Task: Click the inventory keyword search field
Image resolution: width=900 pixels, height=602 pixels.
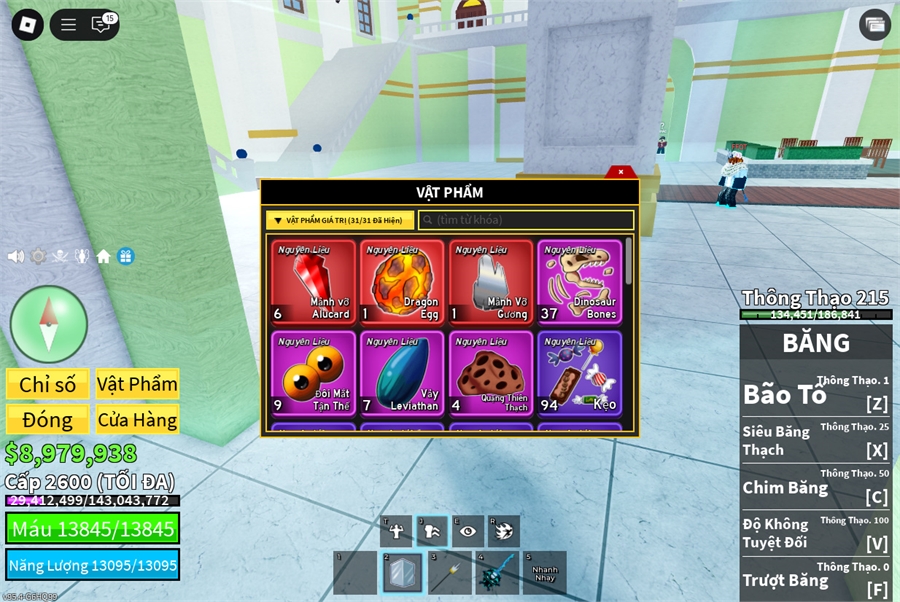Action: click(x=526, y=220)
